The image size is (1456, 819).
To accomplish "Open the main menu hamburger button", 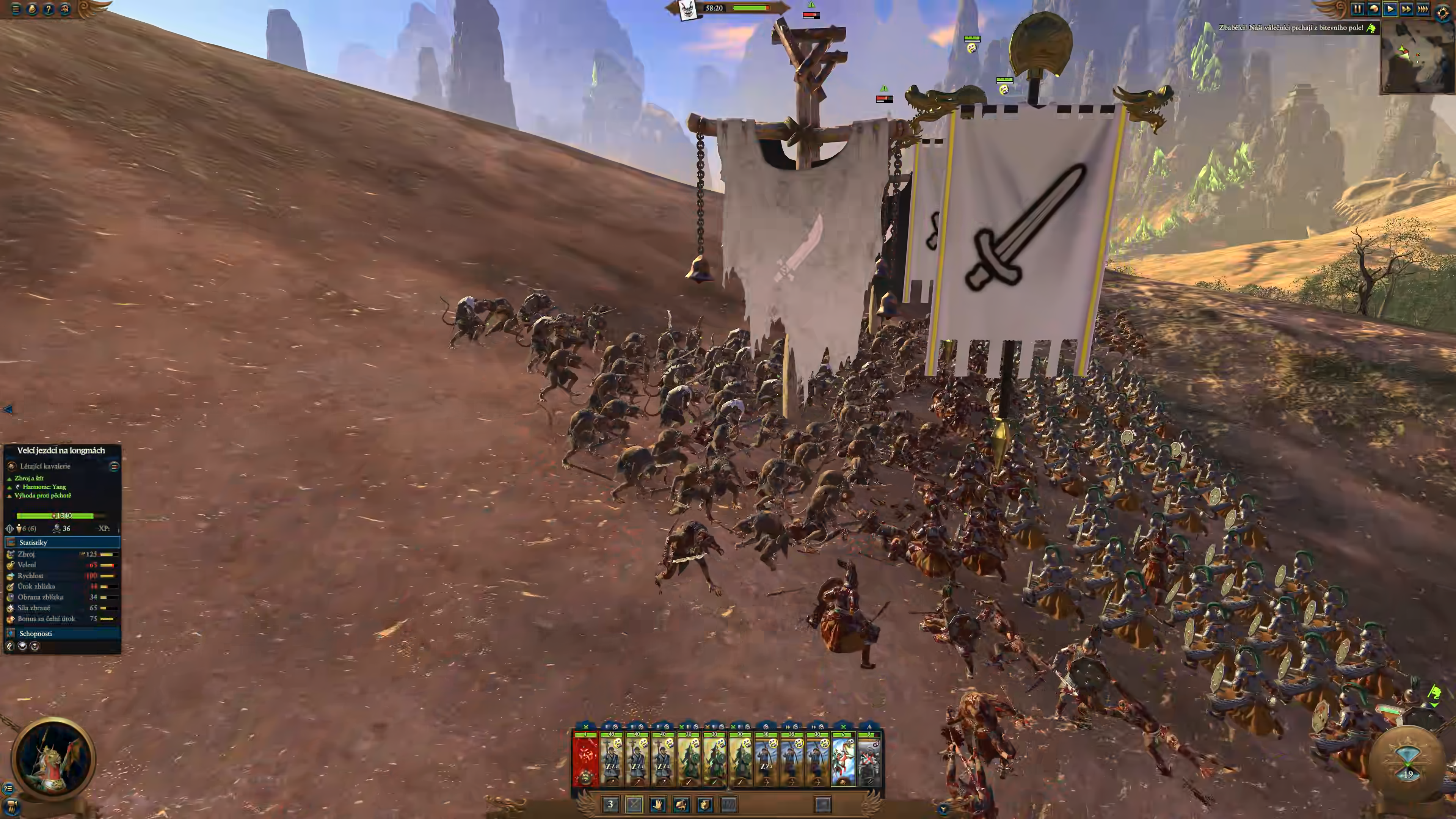I will pos(16,9).
